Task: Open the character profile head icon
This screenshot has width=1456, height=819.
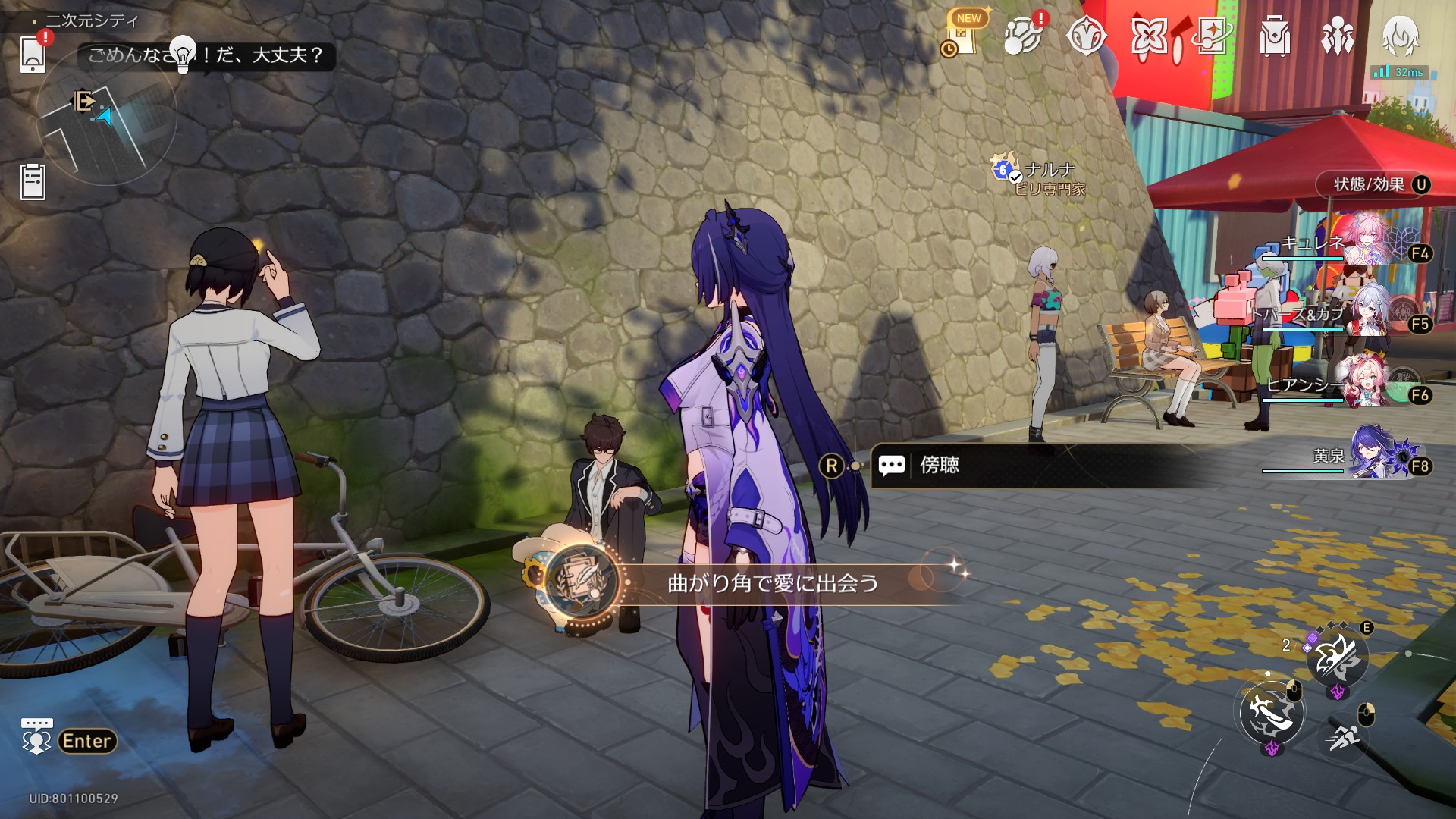Action: point(1400,36)
